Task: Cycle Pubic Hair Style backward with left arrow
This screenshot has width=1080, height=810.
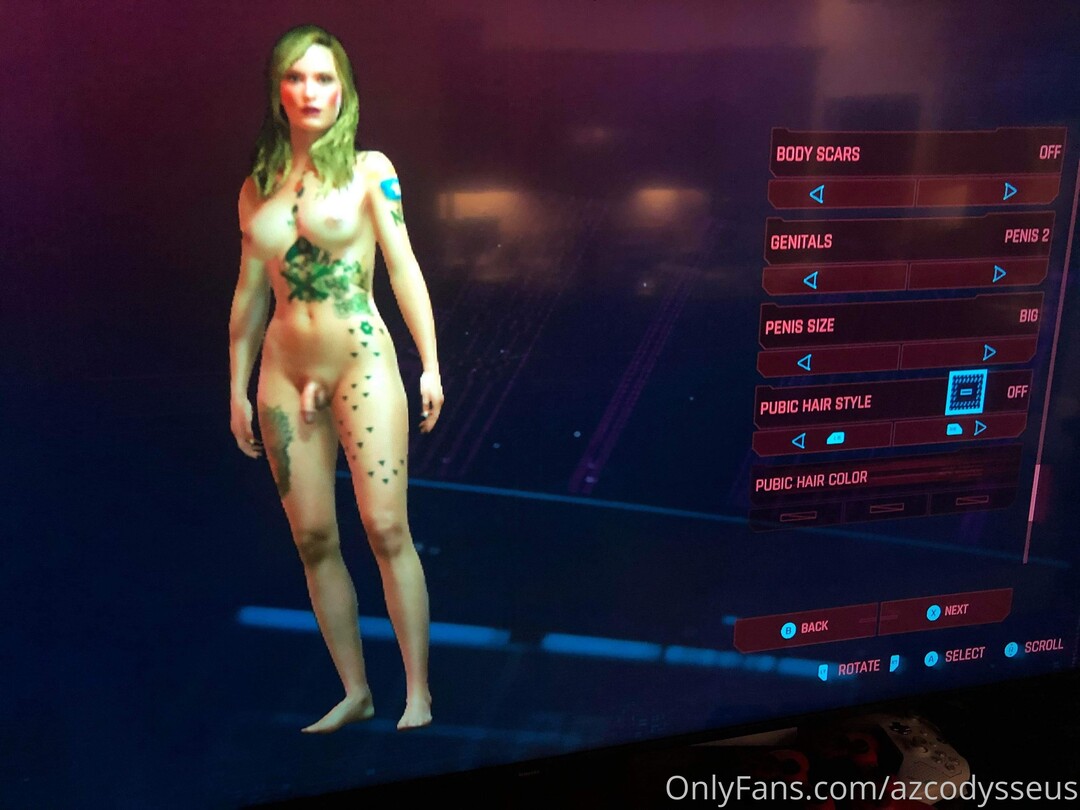Action: 798,440
